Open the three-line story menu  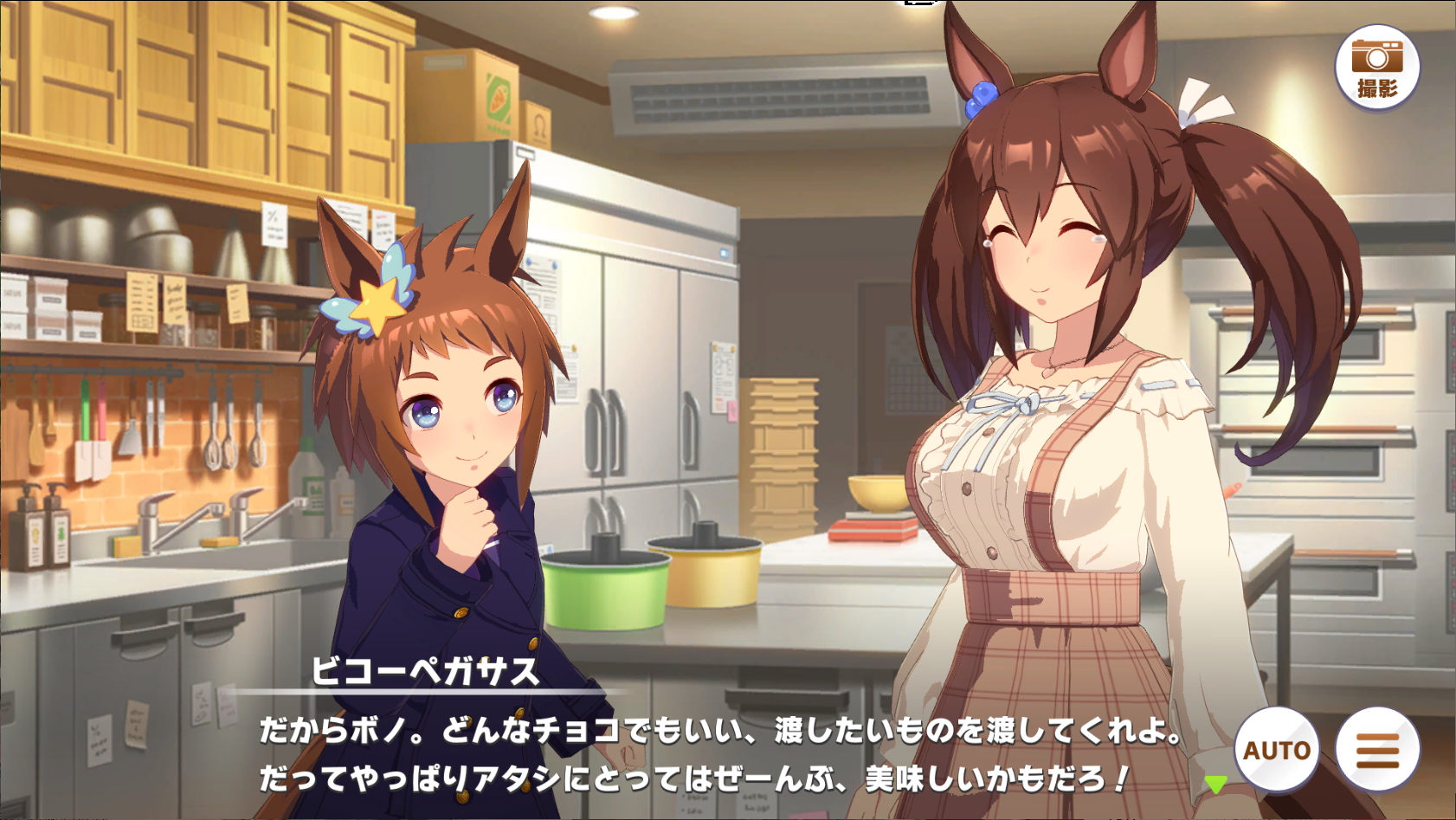[x=1376, y=749]
